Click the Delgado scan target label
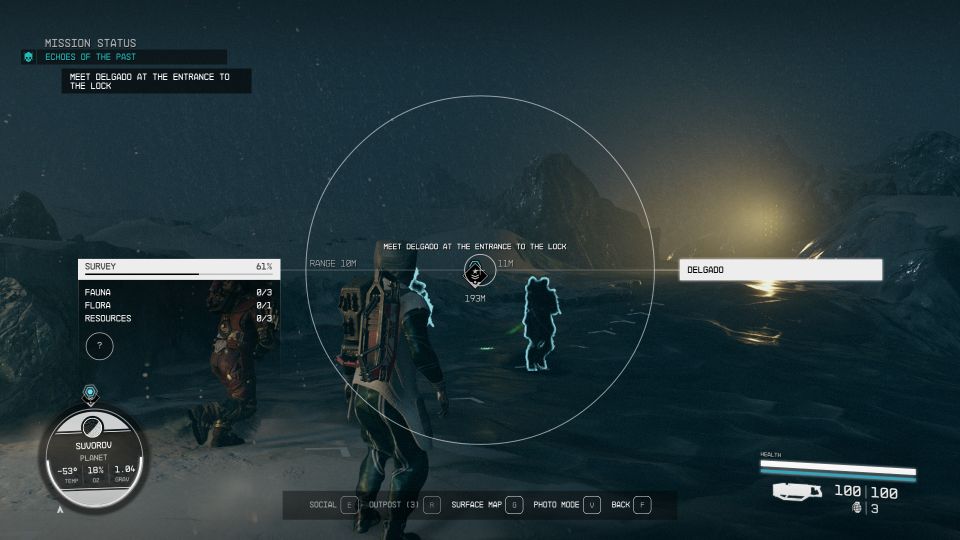This screenshot has width=960, height=540. coord(780,270)
